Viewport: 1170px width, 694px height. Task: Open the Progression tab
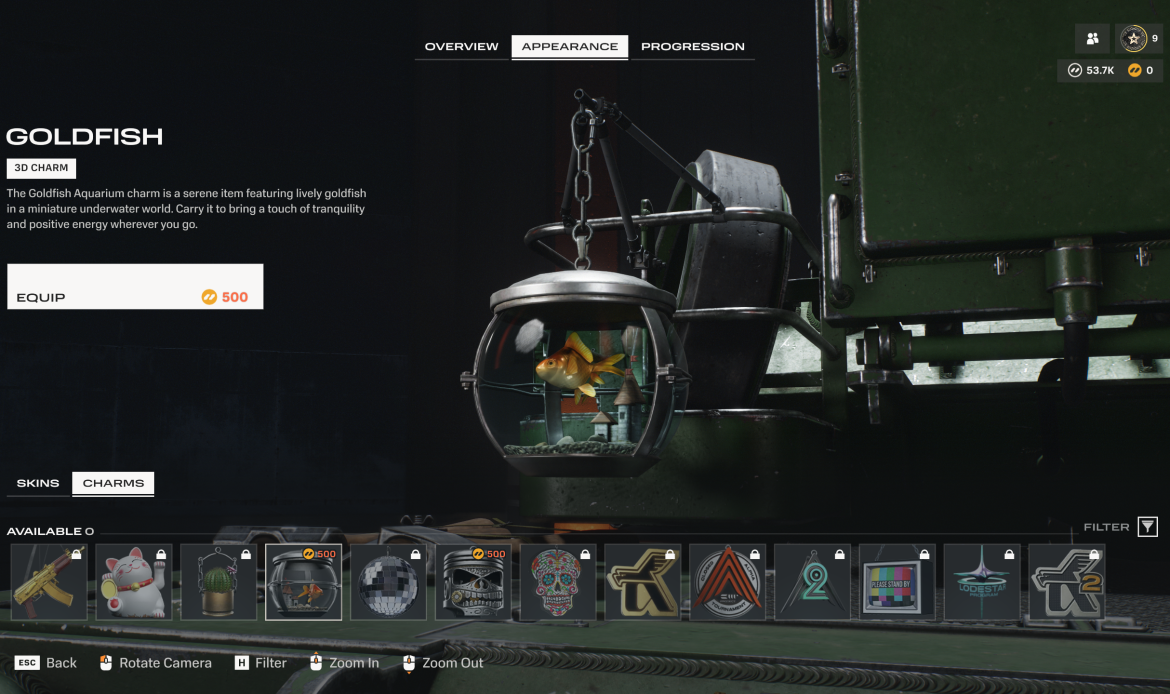[692, 47]
